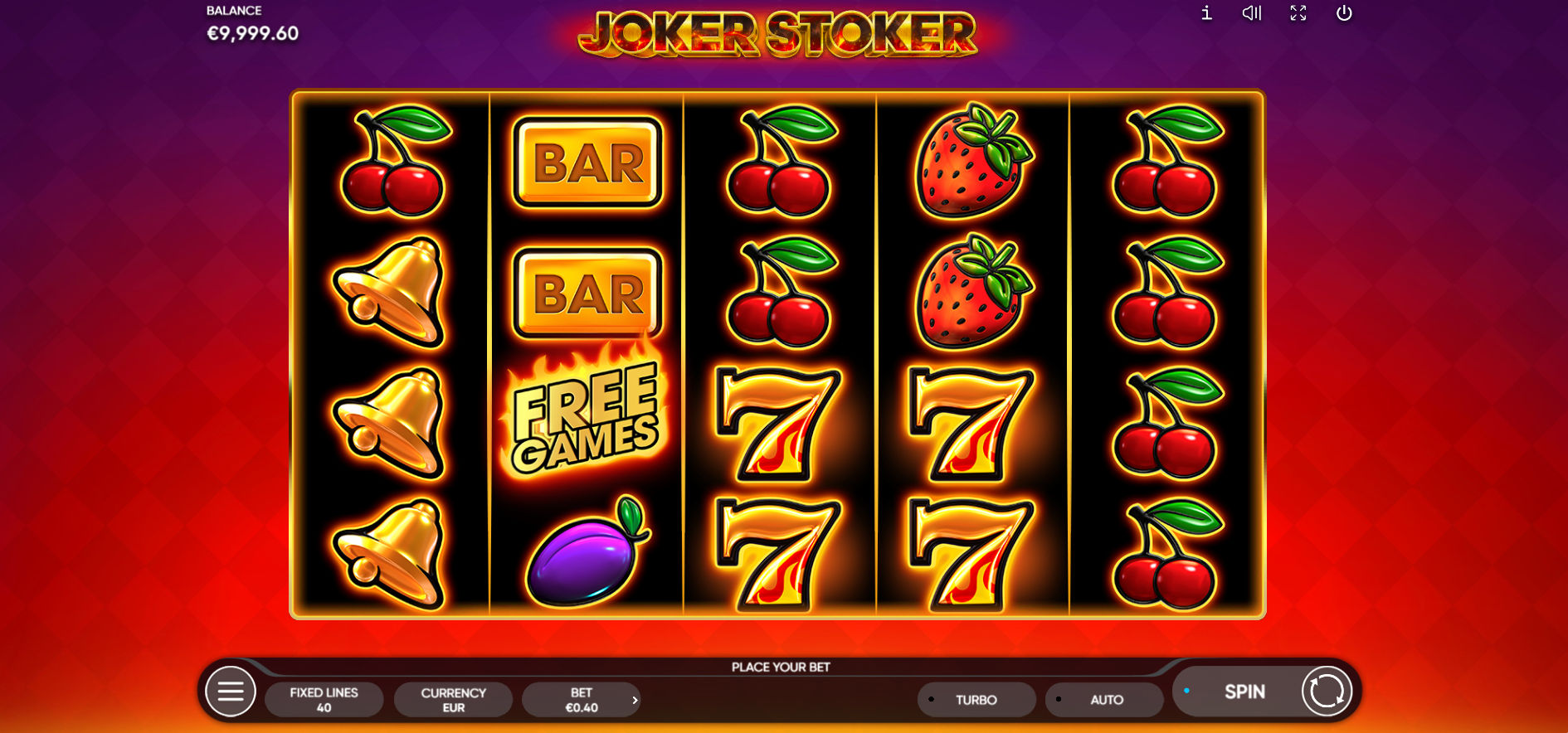This screenshot has width=1568, height=733.
Task: Enable Turbo mode
Action: click(x=976, y=699)
